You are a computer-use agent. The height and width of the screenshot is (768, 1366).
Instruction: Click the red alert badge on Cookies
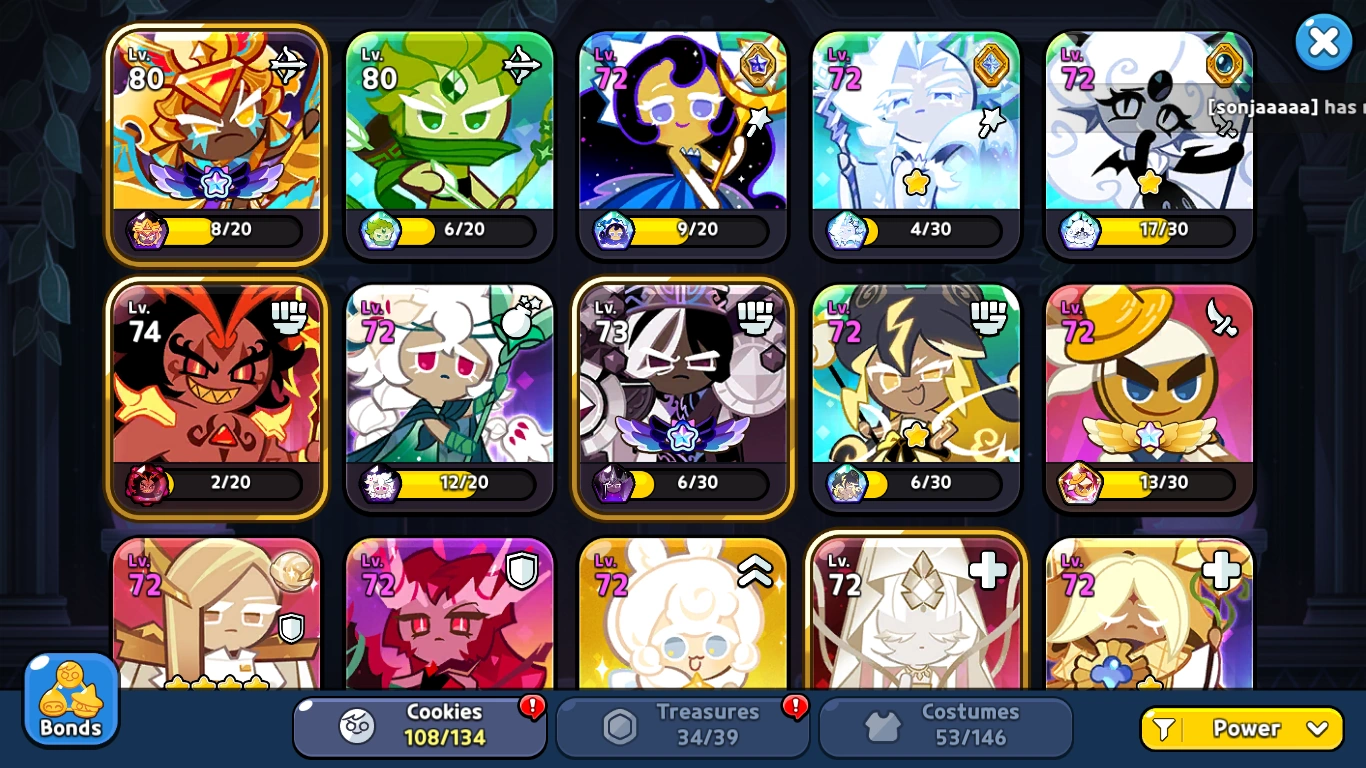[533, 705]
